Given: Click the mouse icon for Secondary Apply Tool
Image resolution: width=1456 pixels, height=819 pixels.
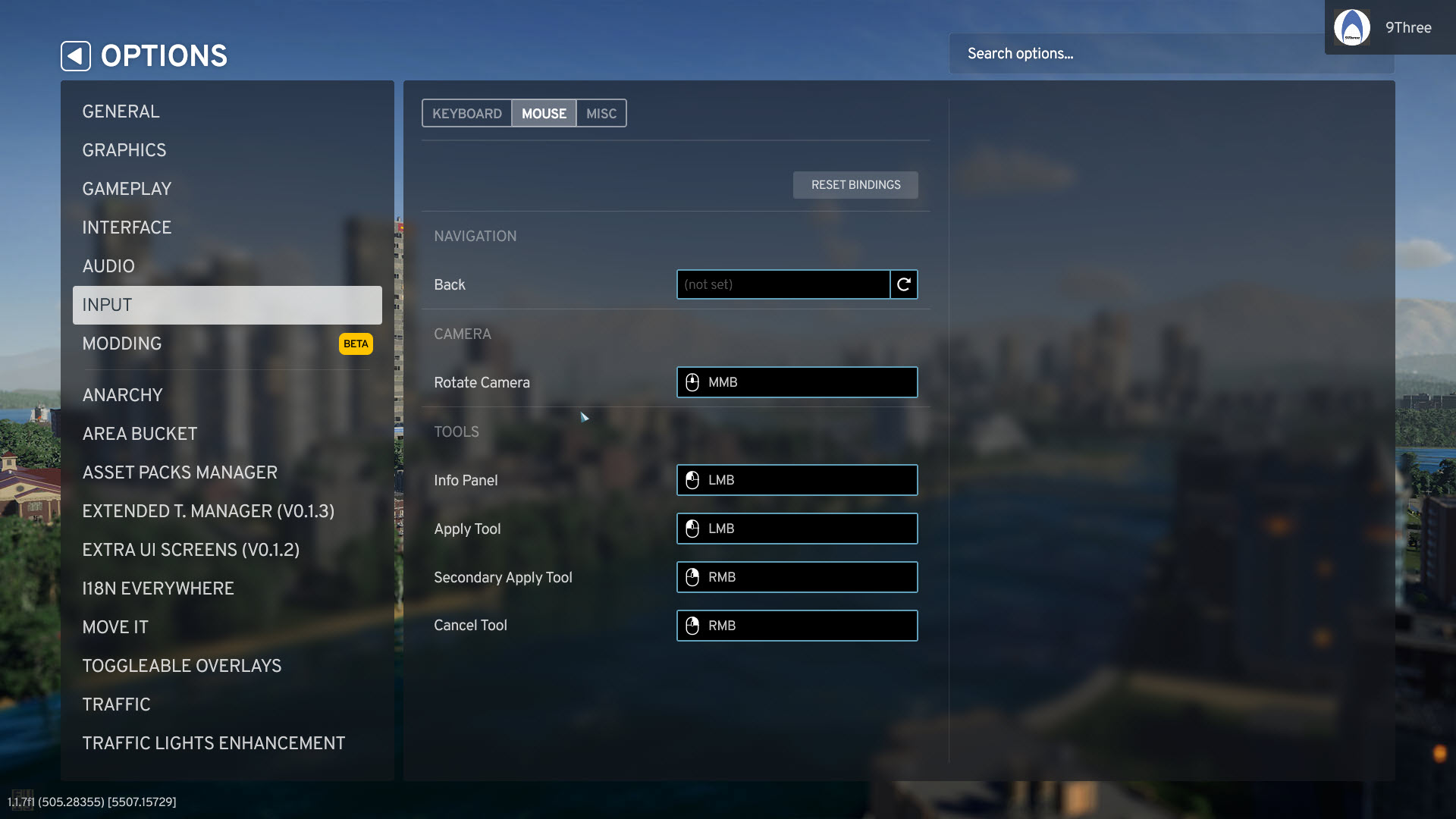Looking at the screenshot, I should [692, 577].
